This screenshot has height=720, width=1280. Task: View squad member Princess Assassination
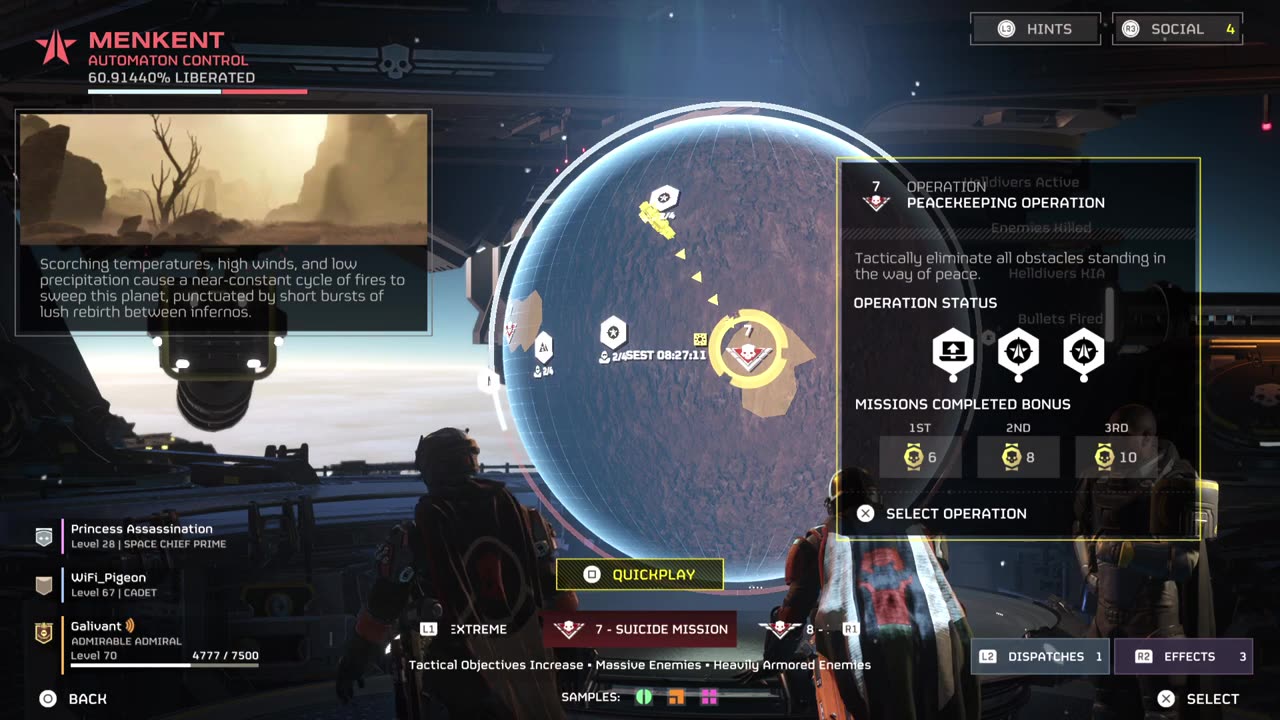tap(140, 535)
